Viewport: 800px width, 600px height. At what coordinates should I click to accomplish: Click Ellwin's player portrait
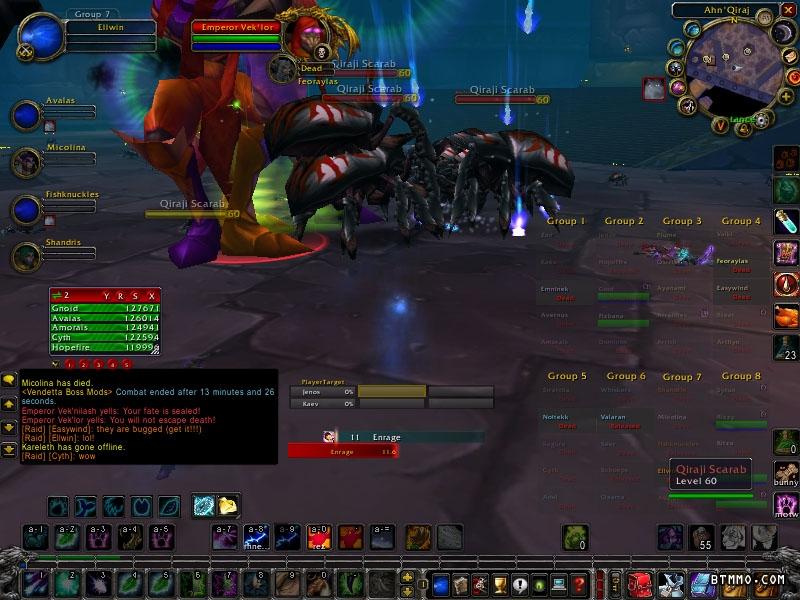(40, 38)
